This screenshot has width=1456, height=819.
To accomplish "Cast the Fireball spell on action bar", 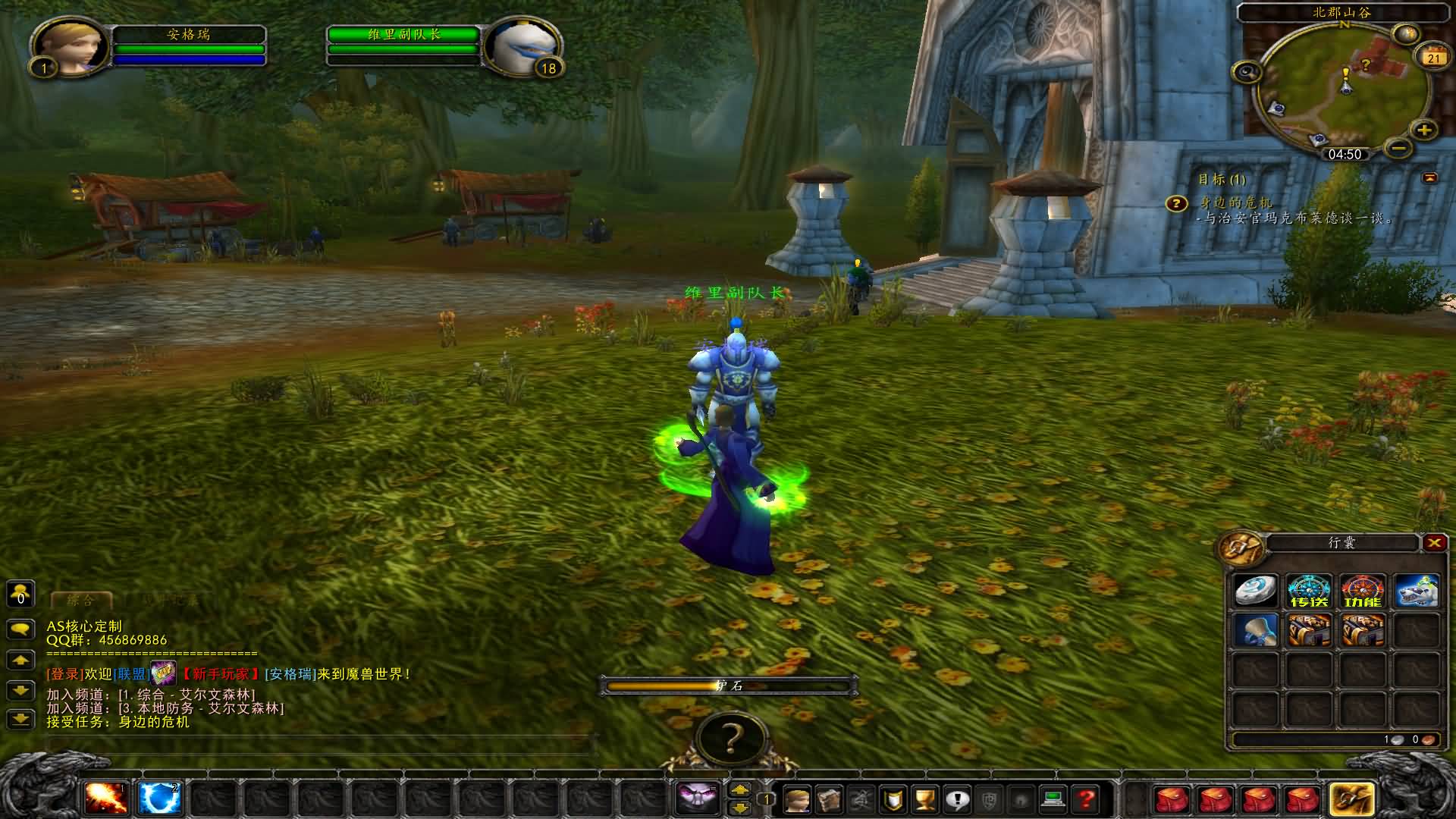I will click(x=106, y=799).
